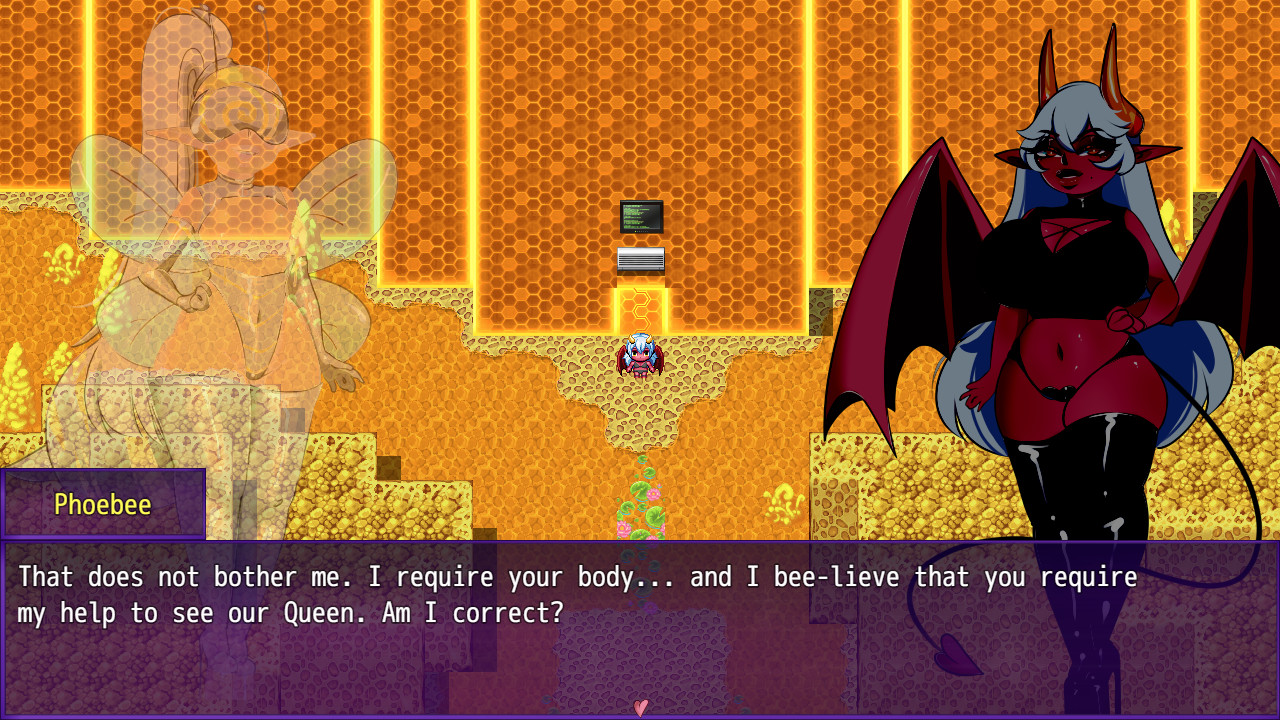Click the dialogue window border
This screenshot has height=720, width=1280.
[x=640, y=545]
